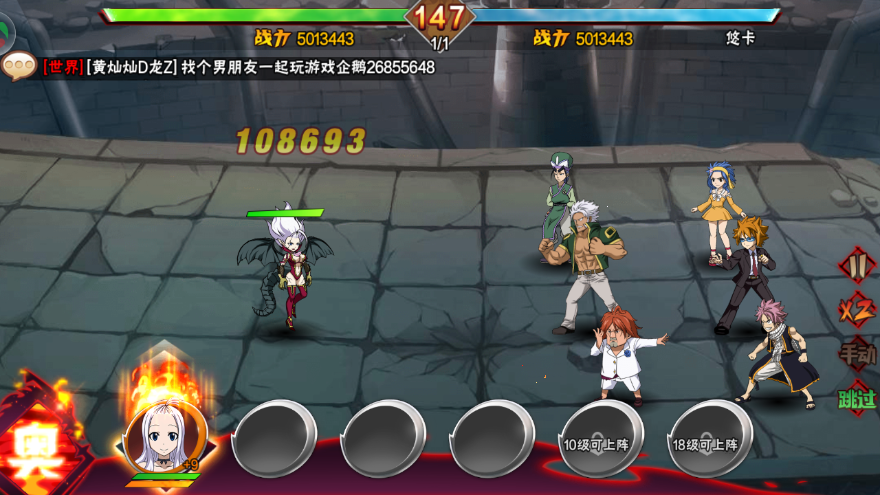Viewport: 880px width, 495px height.
Task: Open the chat speech bubble icon
Action: [x=18, y=66]
